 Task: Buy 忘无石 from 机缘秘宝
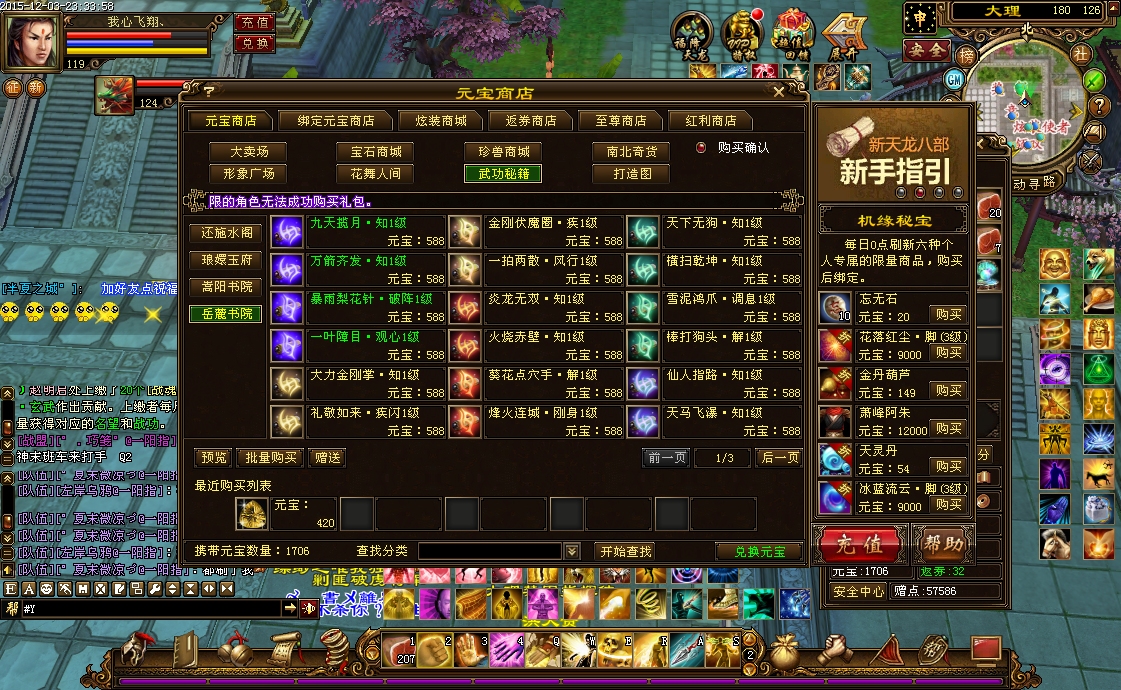coord(948,314)
